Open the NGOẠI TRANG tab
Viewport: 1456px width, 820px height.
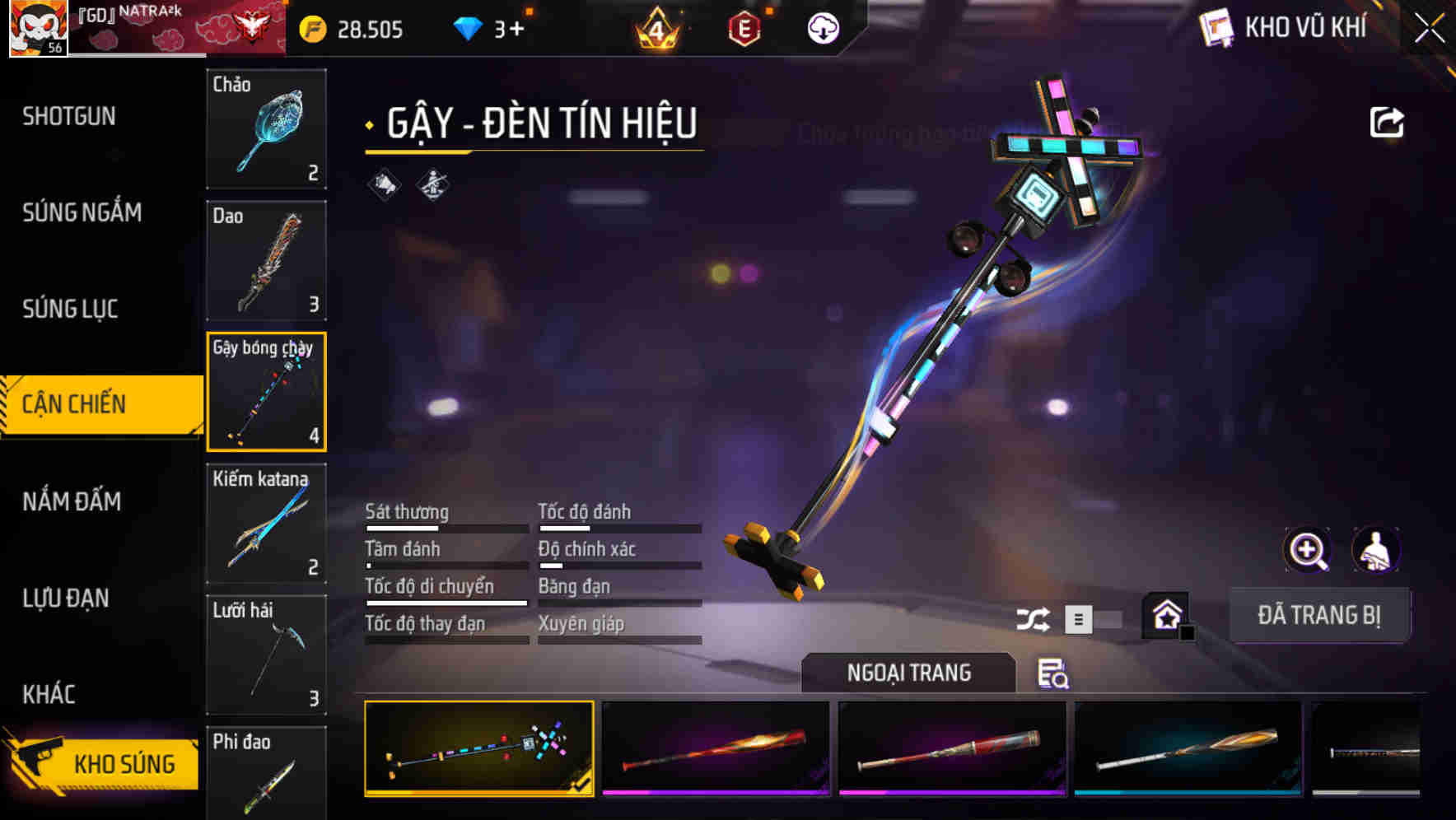(x=908, y=673)
